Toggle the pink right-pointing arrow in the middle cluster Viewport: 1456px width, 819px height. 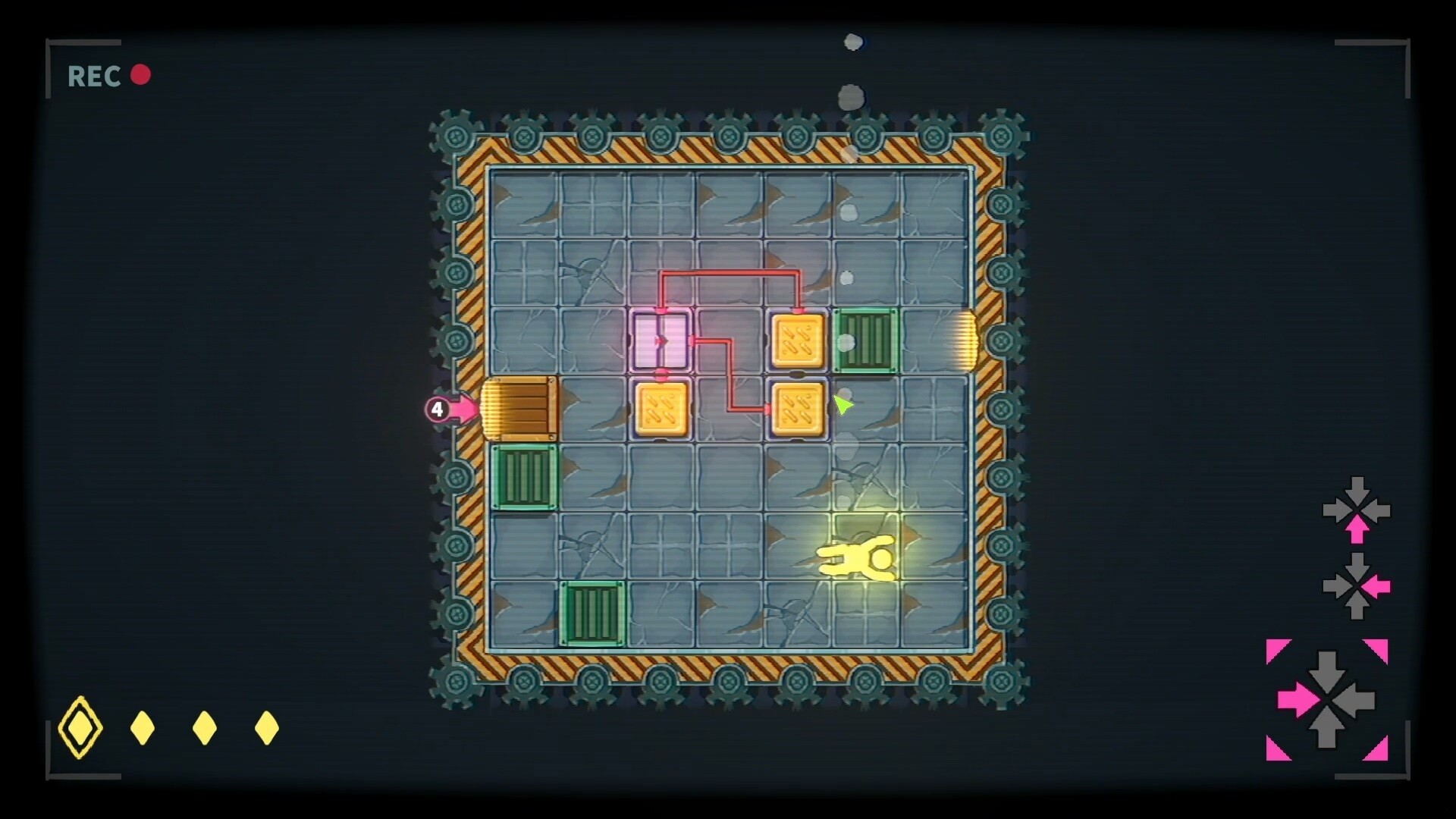pos(1376,585)
